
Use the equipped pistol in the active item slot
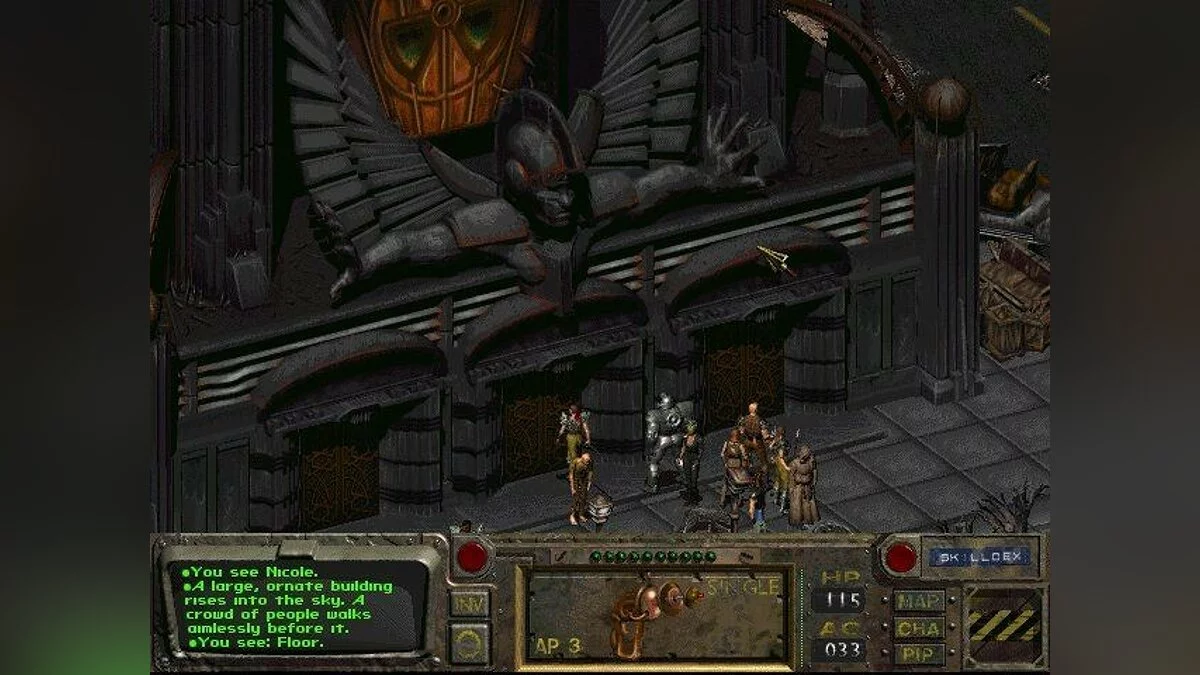click(653, 616)
